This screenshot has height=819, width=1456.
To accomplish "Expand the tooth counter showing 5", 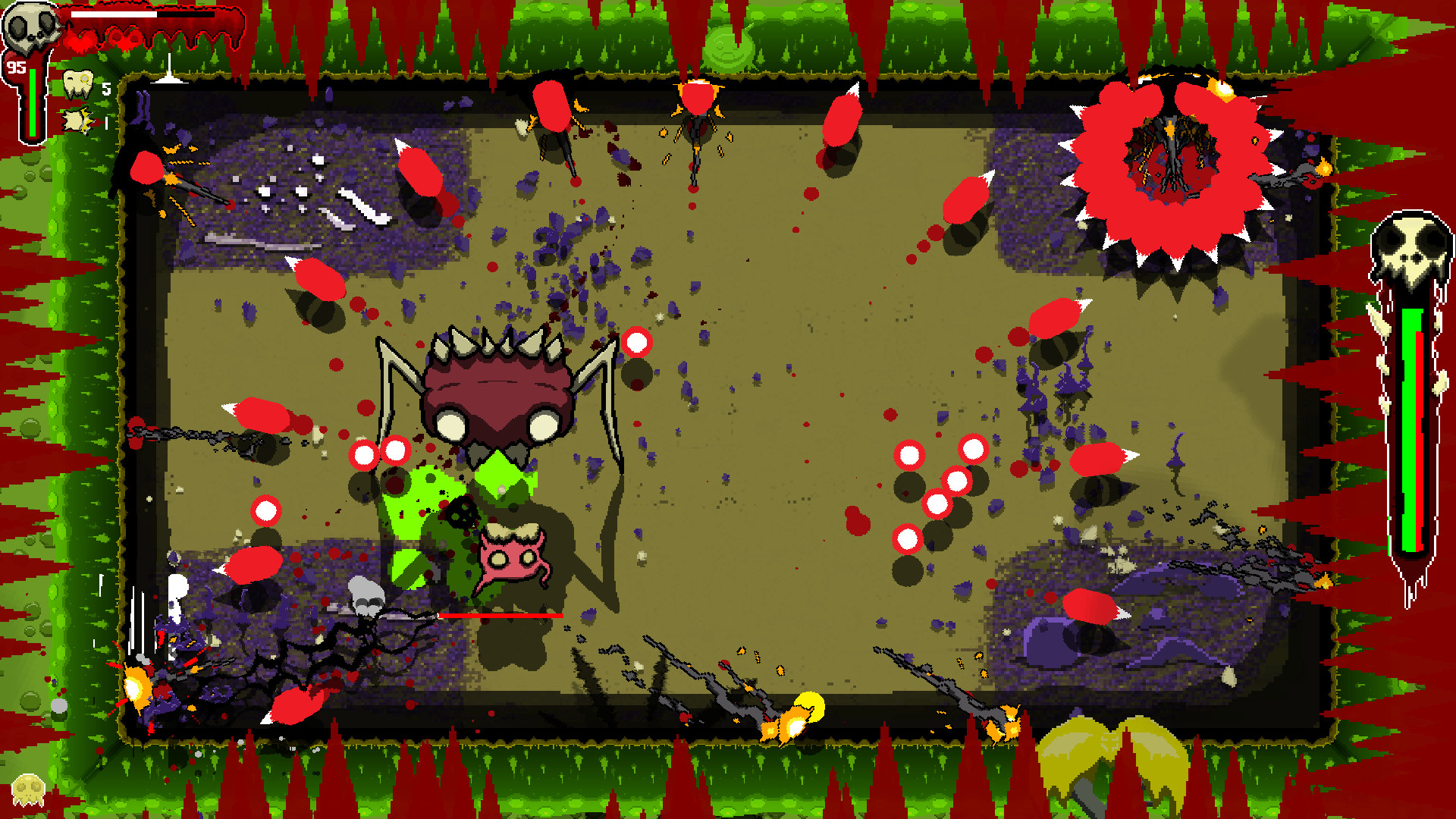I will tap(105, 87).
